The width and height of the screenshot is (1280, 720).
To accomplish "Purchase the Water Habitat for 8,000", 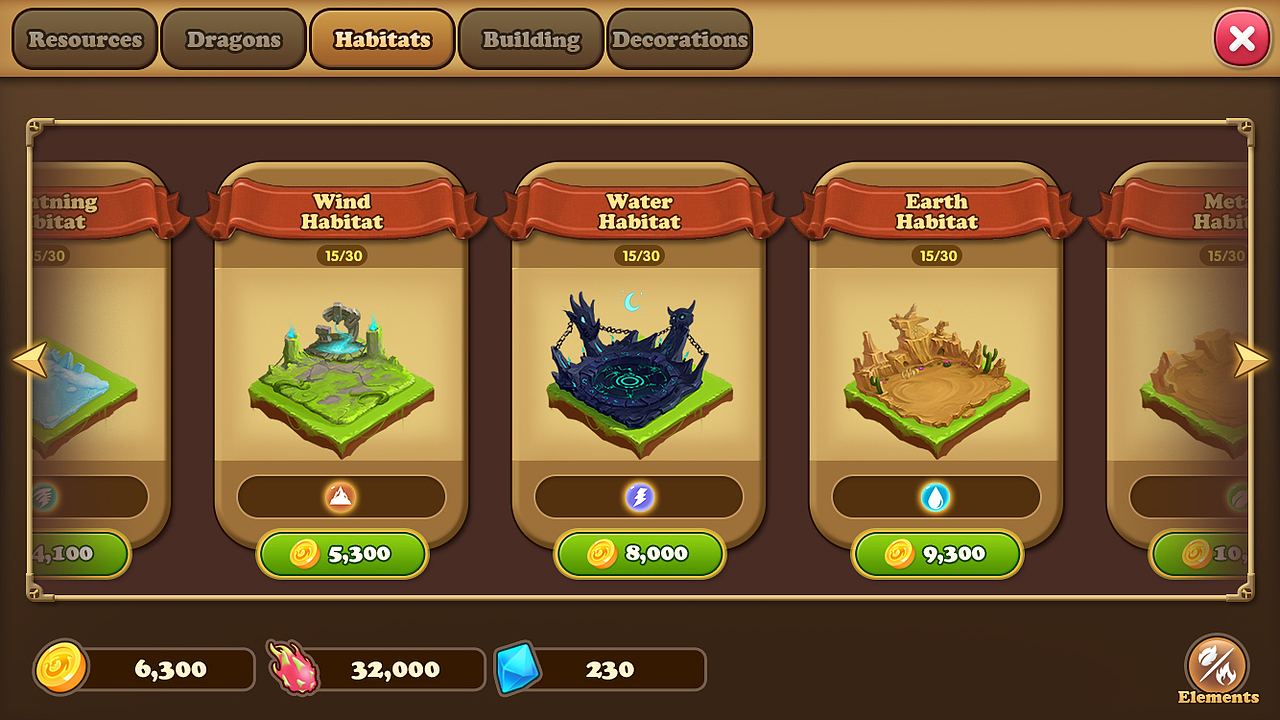I will (639, 554).
